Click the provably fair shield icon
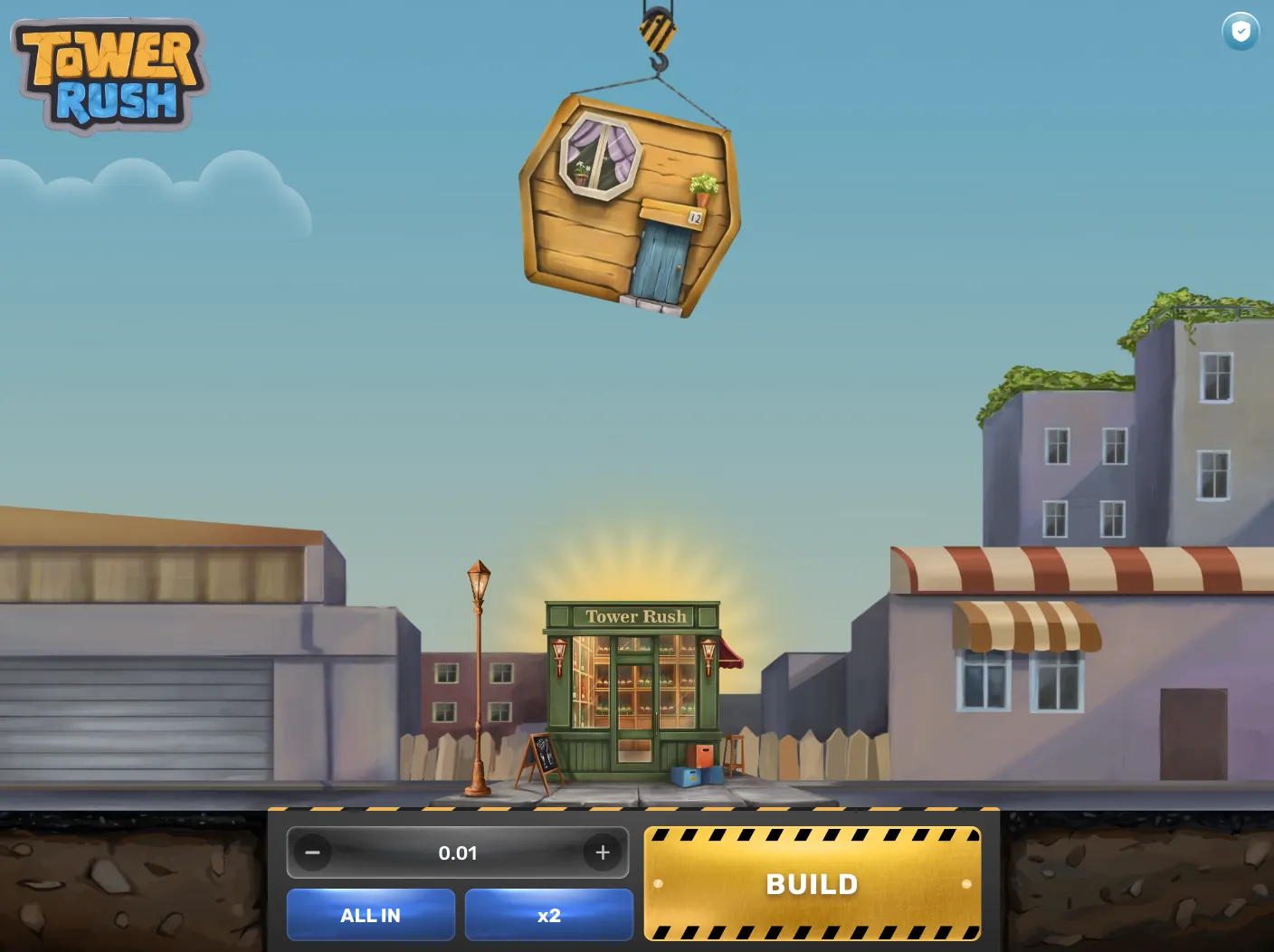This screenshot has width=1274, height=952. (x=1241, y=32)
